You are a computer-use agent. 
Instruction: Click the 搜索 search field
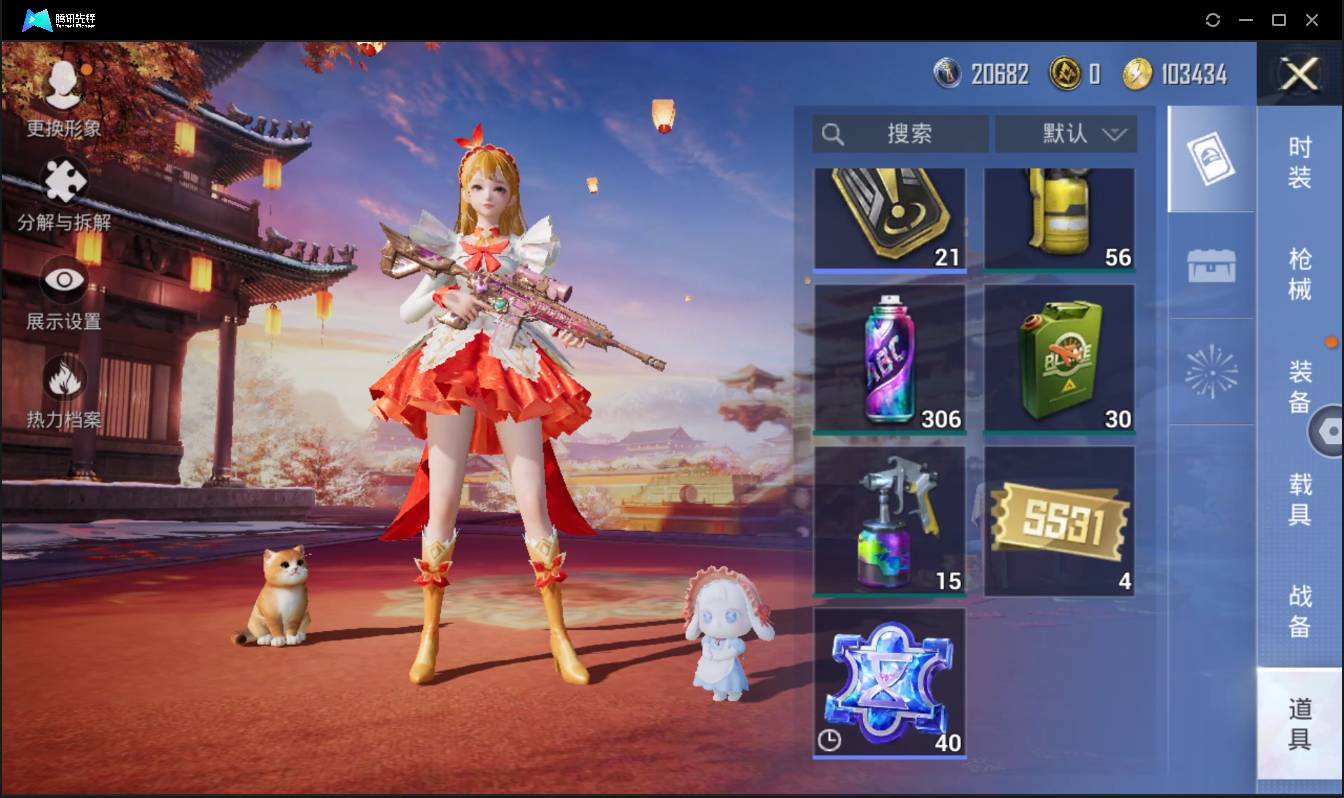(900, 134)
